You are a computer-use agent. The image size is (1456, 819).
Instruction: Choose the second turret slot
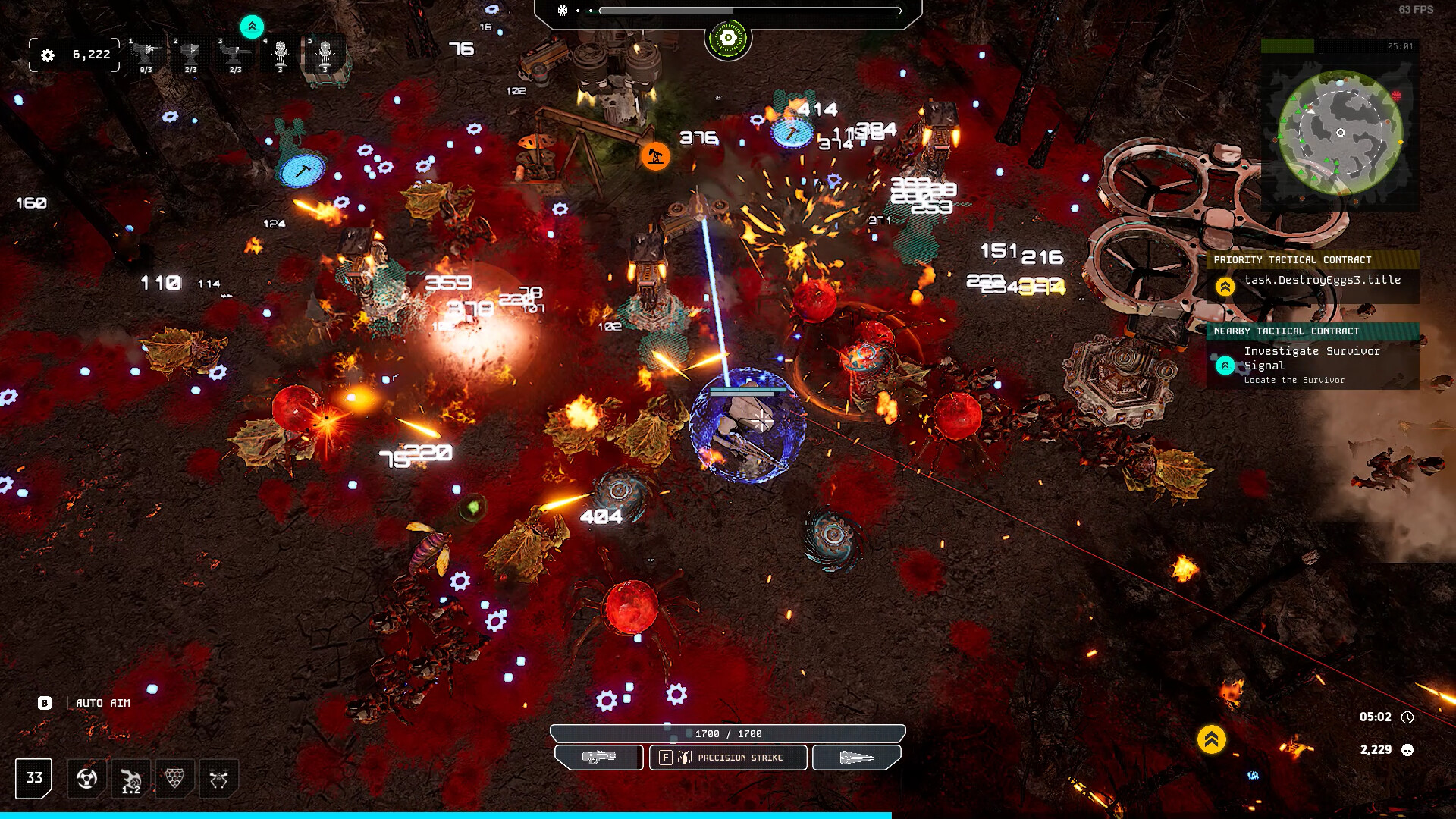tap(190, 55)
